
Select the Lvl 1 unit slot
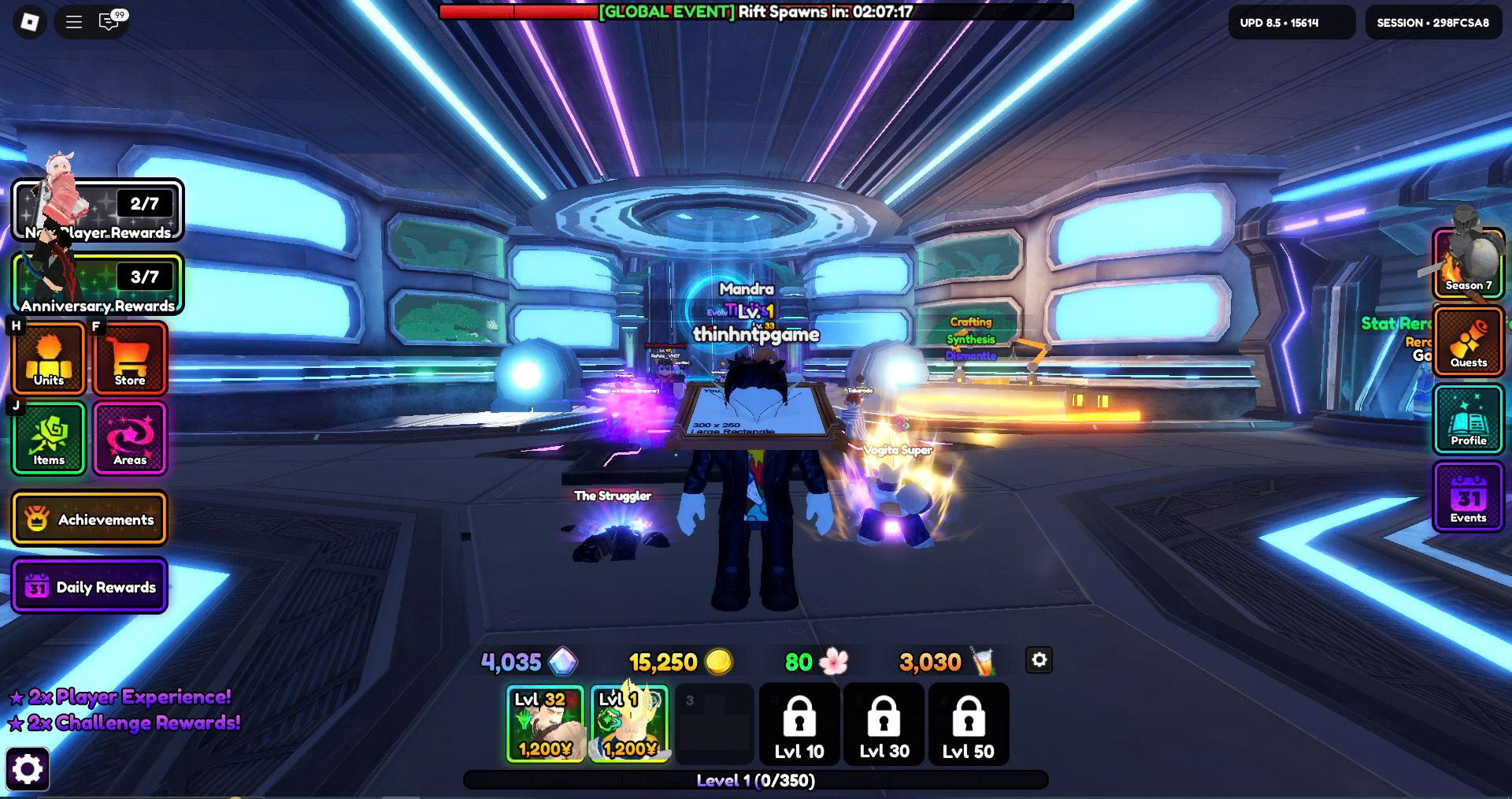[x=629, y=723]
